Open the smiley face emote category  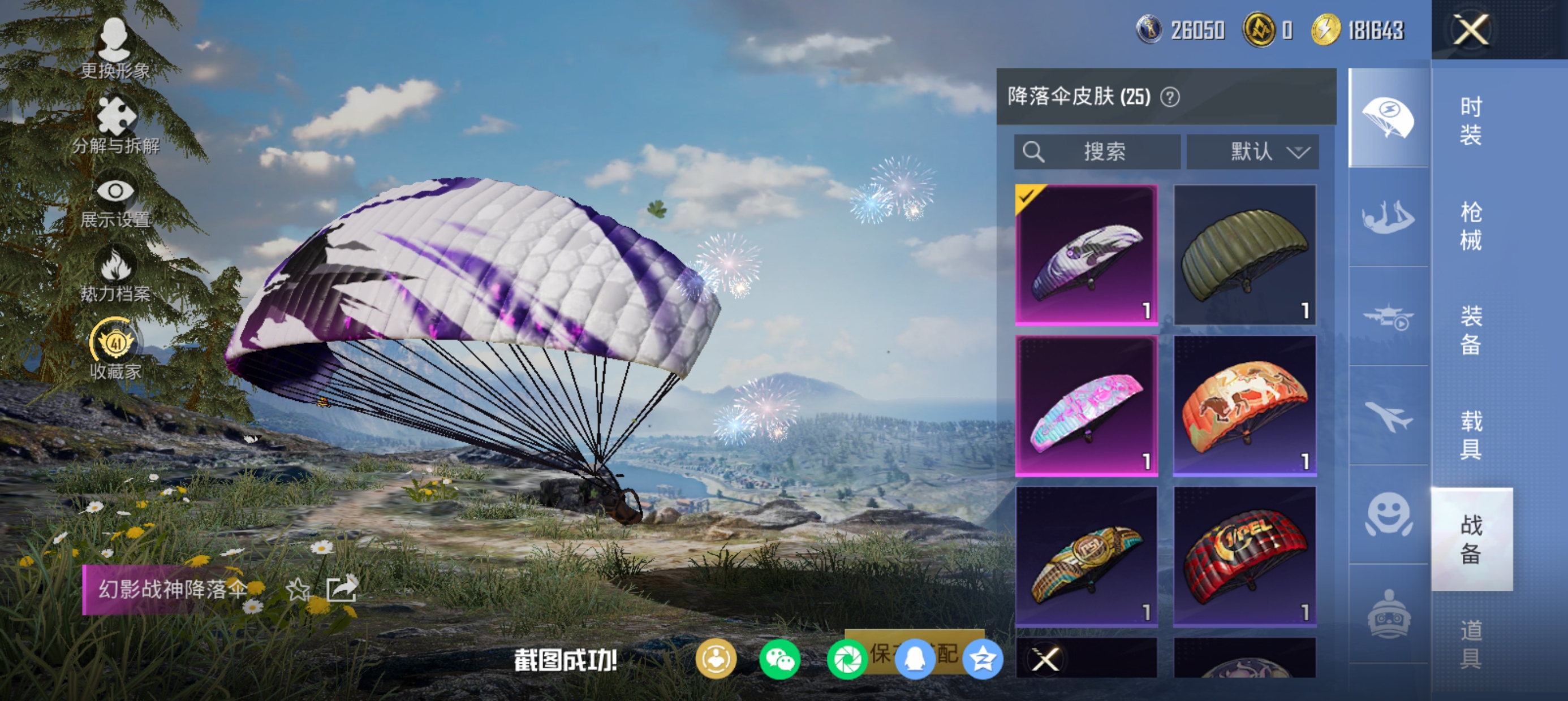coord(1388,514)
